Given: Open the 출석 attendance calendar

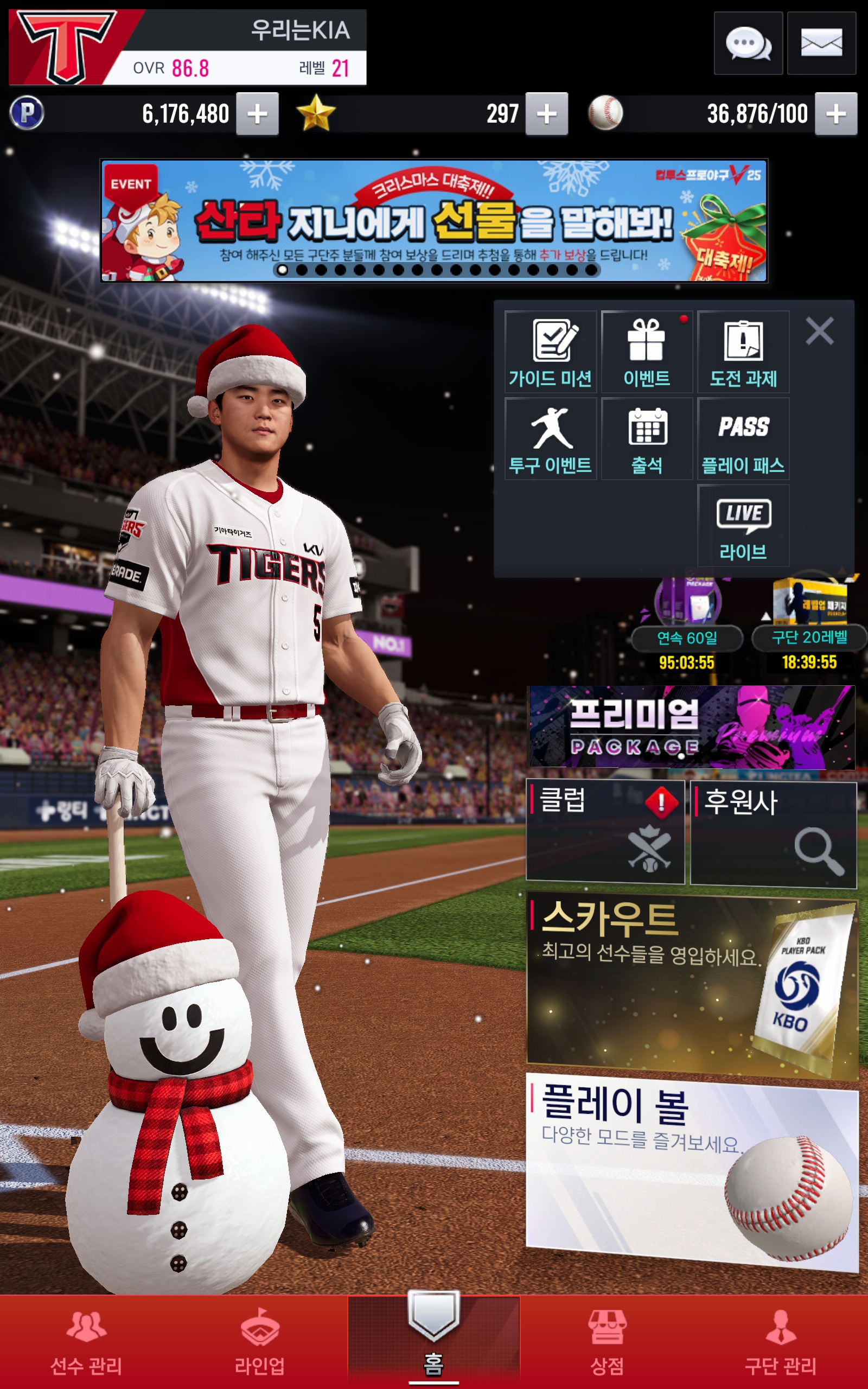Looking at the screenshot, I should tap(647, 439).
